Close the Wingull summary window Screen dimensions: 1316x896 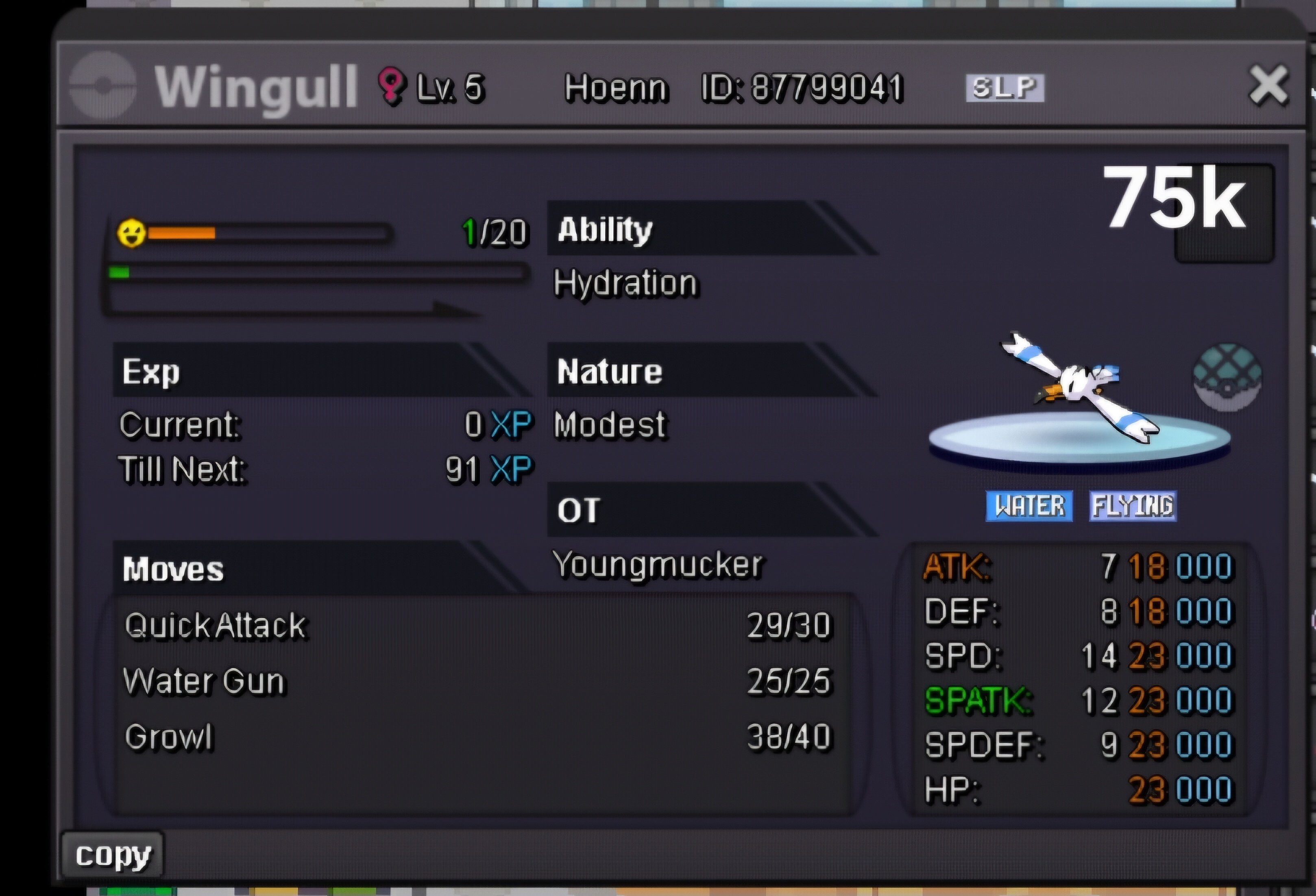(x=1268, y=85)
